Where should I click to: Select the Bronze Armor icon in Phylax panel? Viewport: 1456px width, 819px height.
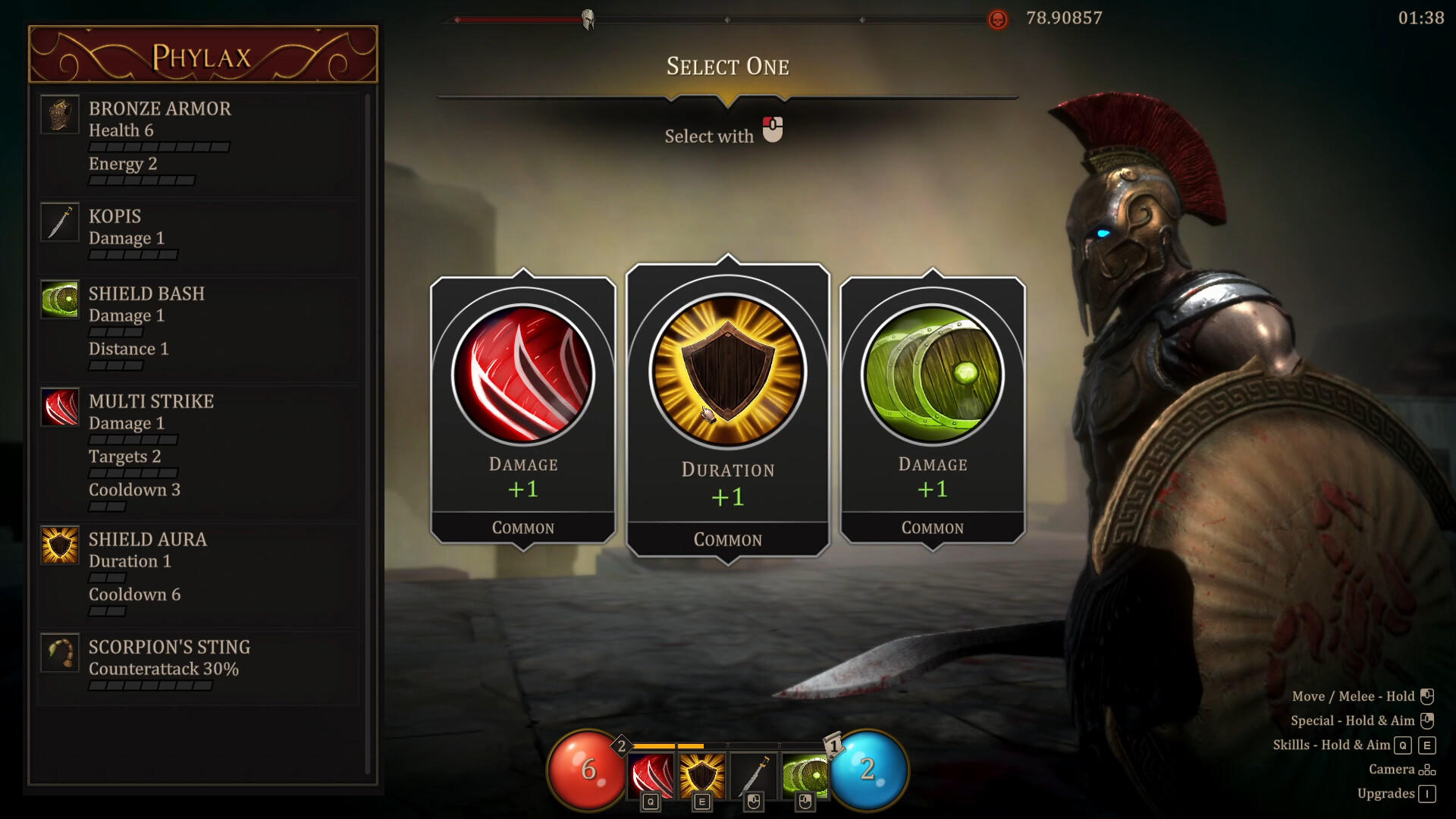point(60,114)
